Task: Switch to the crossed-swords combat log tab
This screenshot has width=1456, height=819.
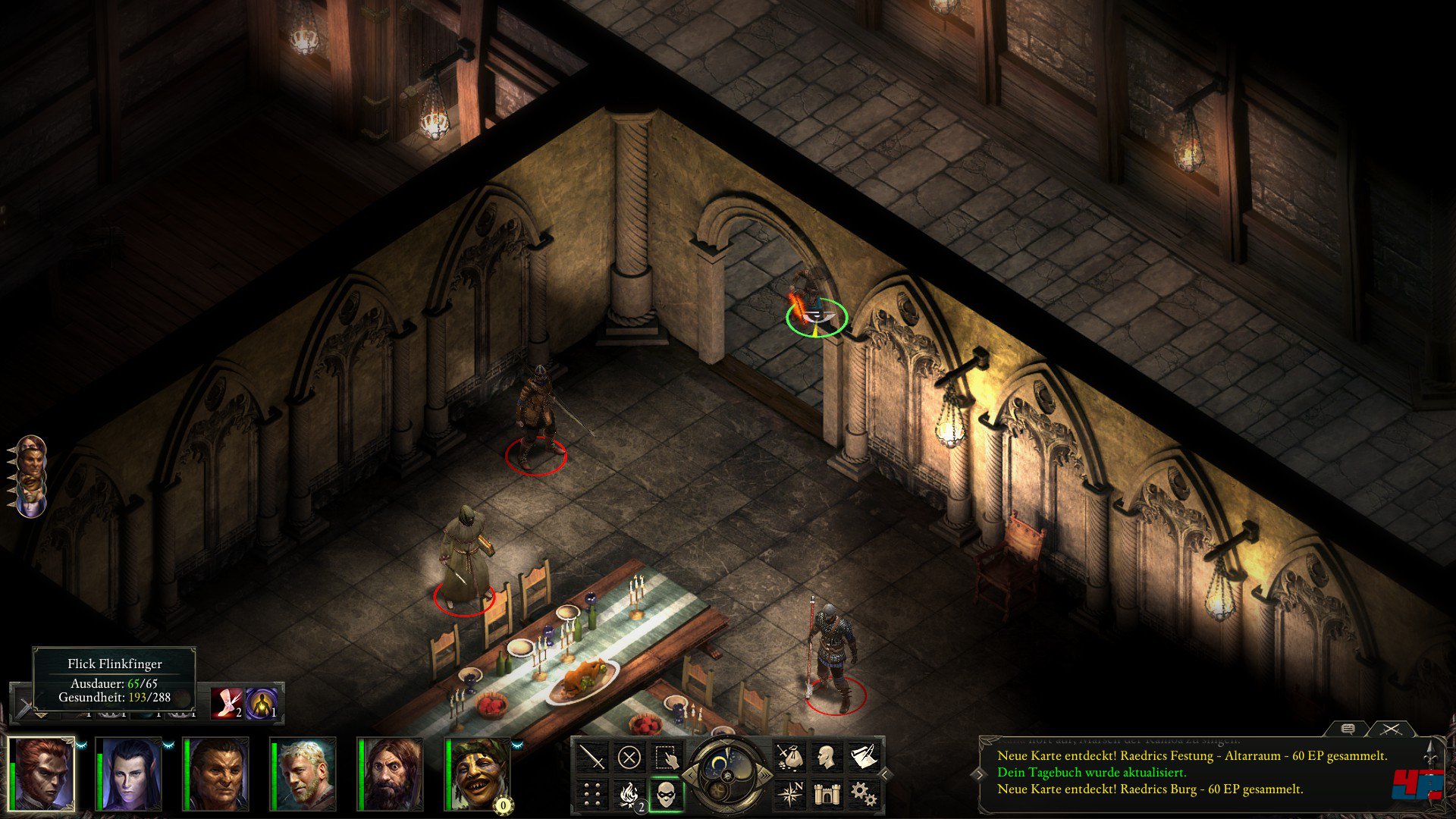Action: coord(1390,729)
